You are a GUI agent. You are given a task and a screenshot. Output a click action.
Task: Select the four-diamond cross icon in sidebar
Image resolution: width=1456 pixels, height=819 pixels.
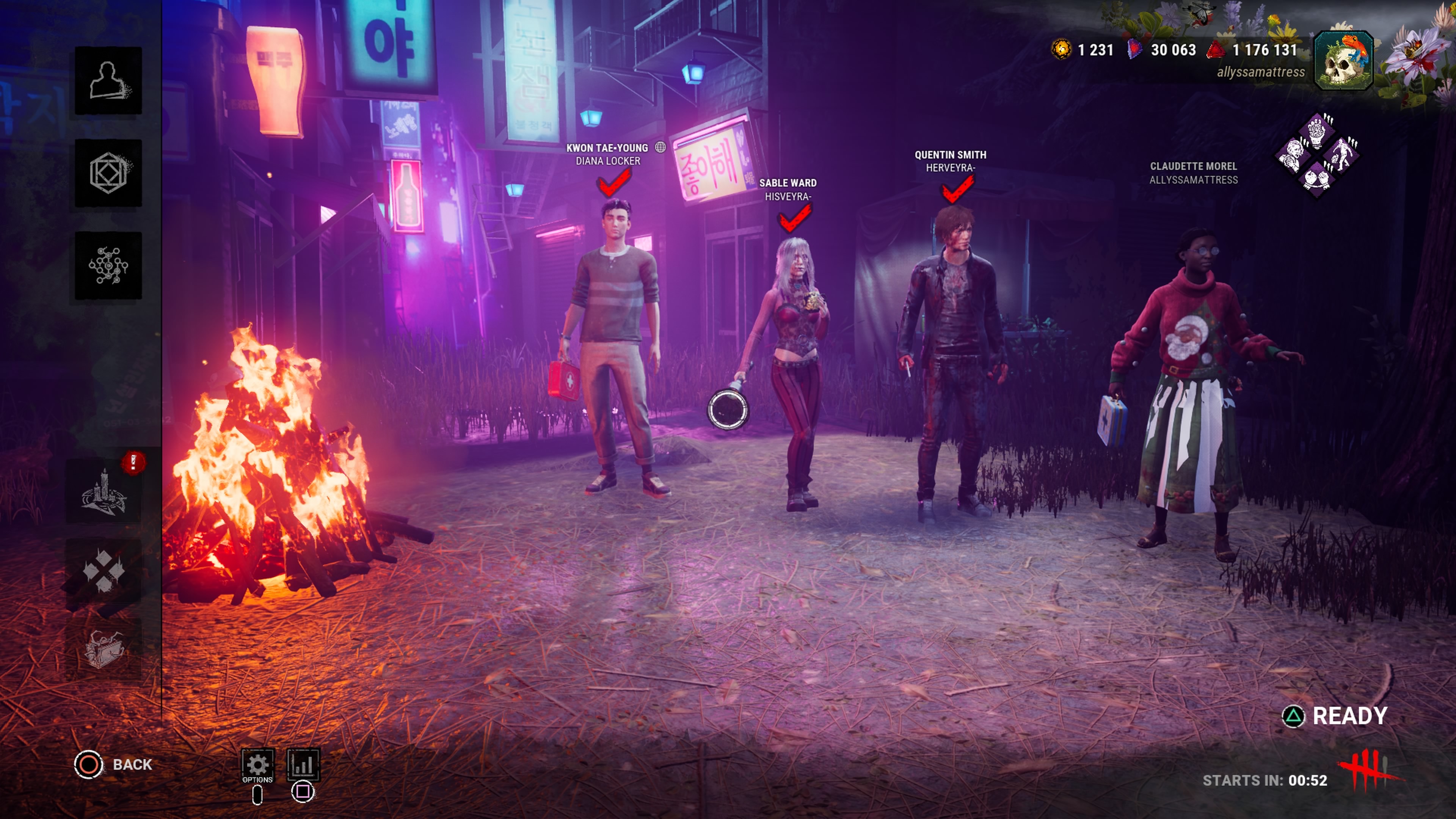coord(104,570)
